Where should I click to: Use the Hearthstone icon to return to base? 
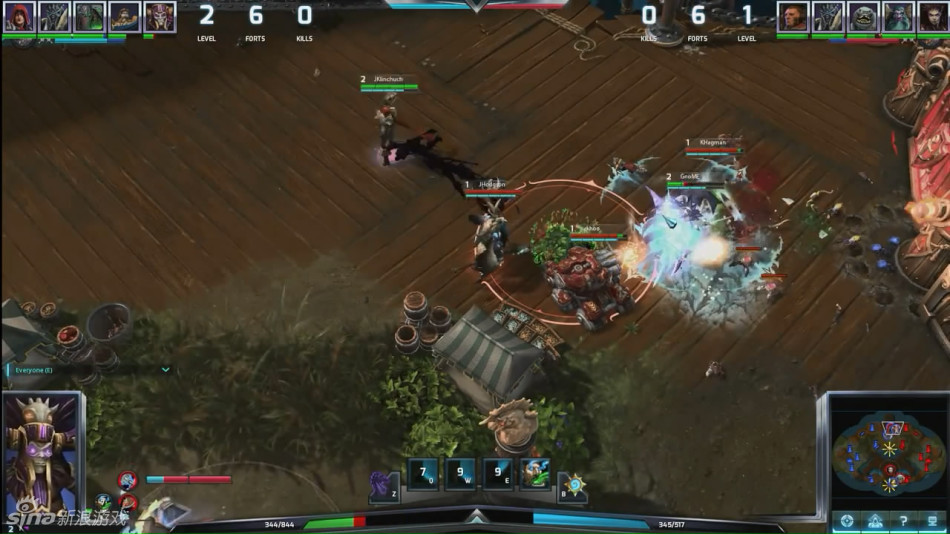click(573, 486)
